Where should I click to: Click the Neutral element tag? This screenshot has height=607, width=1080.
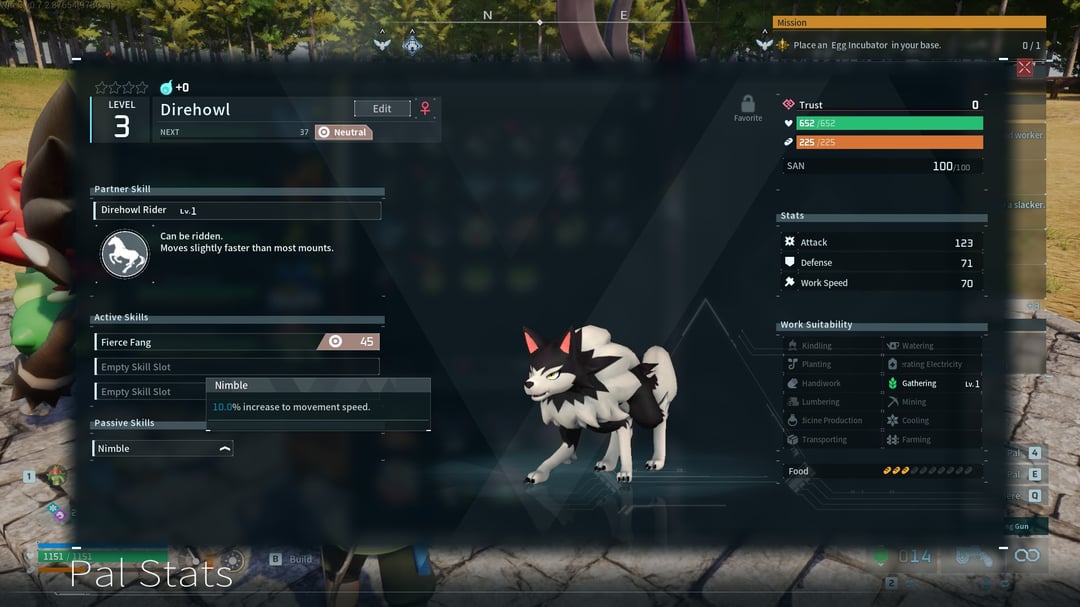(343, 132)
